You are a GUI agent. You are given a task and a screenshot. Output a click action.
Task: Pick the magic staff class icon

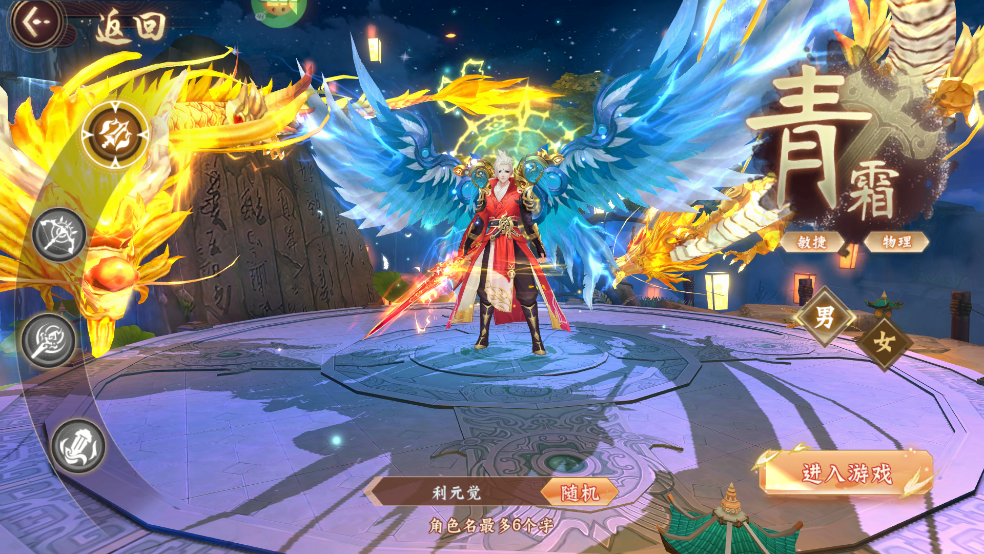pyautogui.click(x=50, y=340)
